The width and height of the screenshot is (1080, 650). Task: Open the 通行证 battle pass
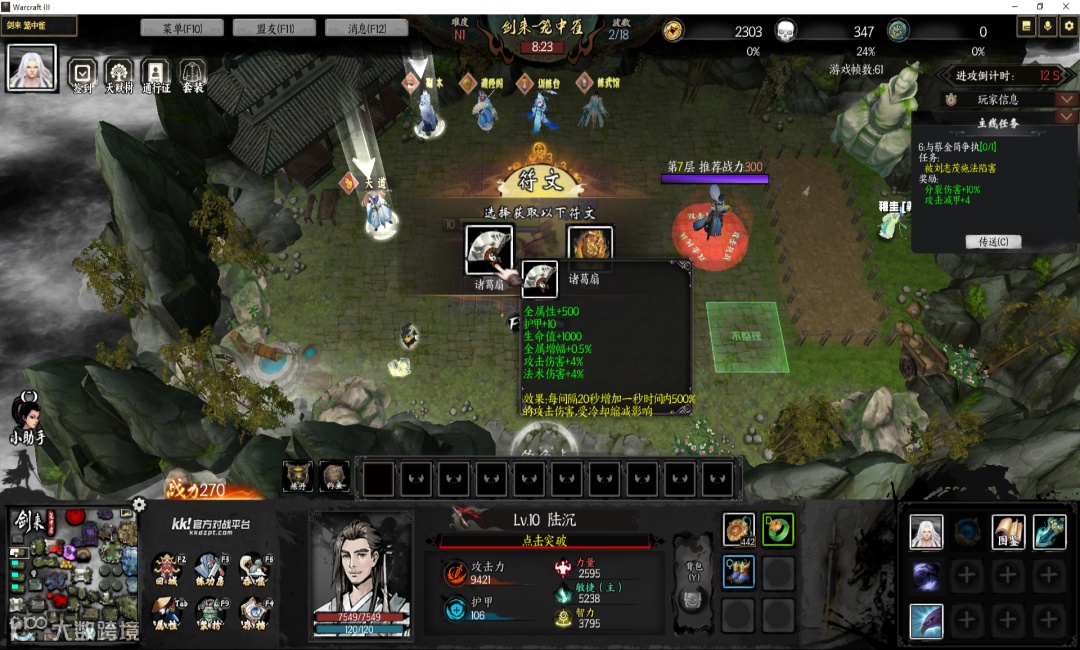155,72
